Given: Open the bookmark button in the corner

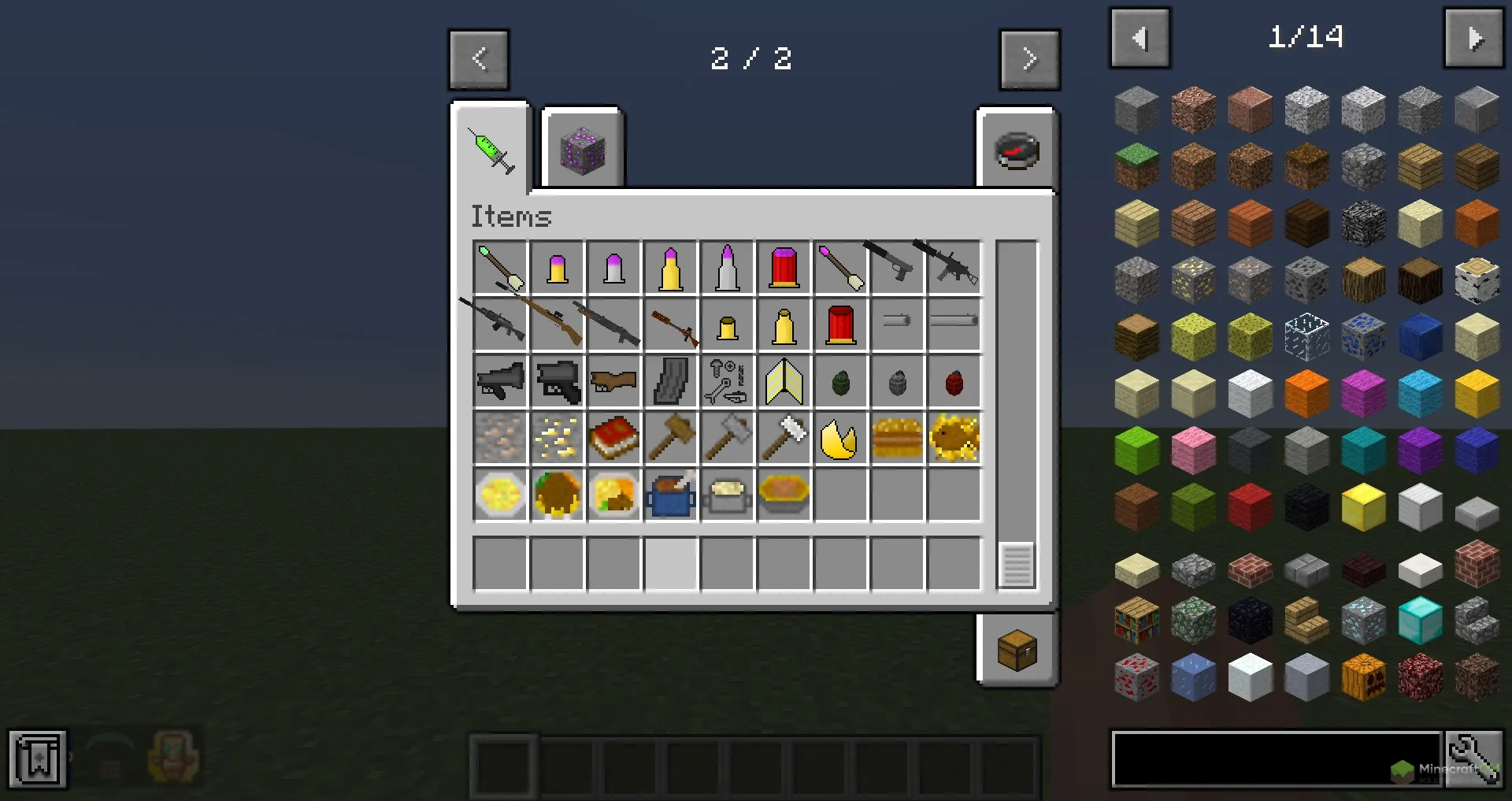Looking at the screenshot, I should tap(37, 759).
